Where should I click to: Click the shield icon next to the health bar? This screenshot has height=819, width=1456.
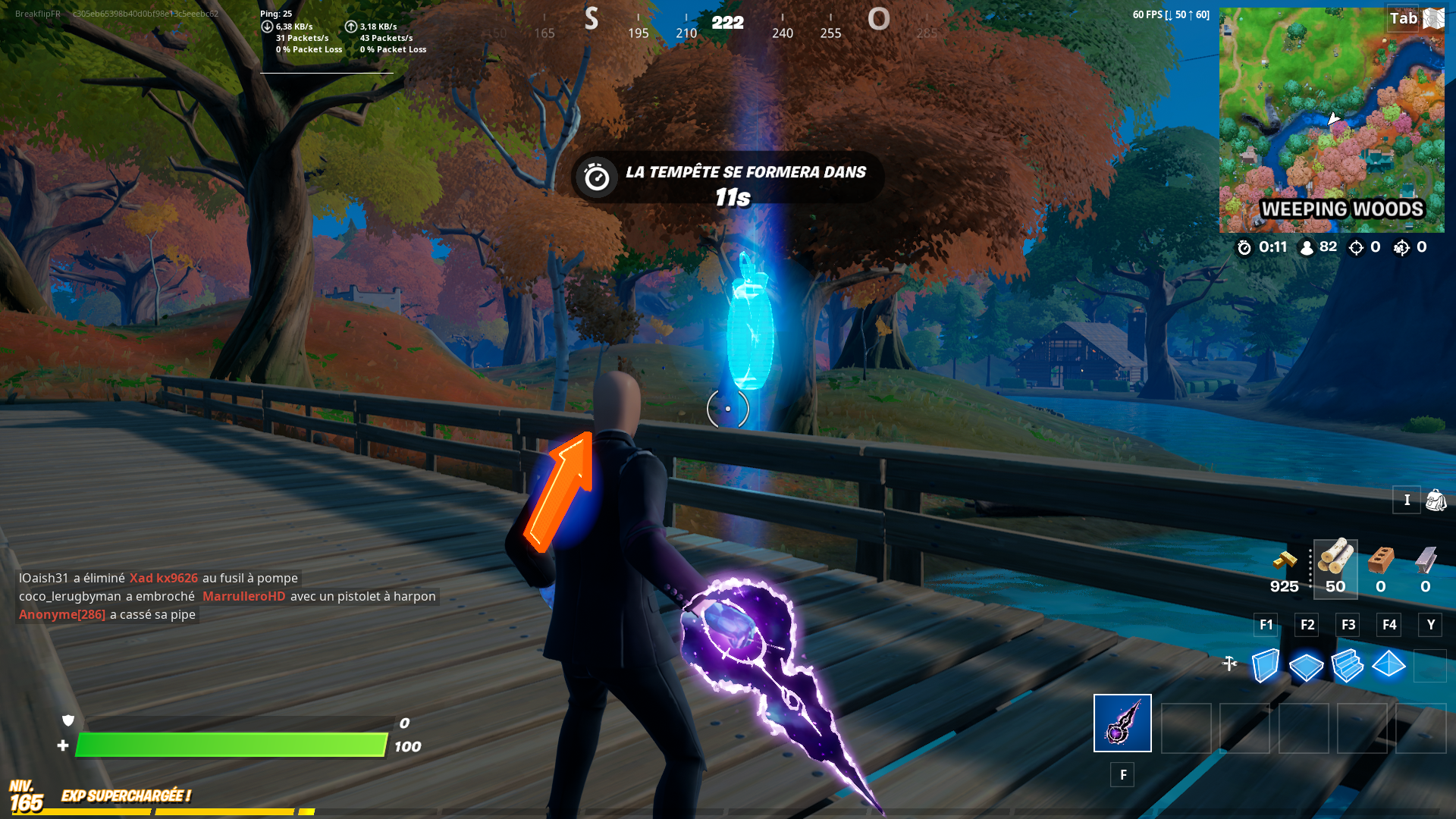click(x=66, y=723)
